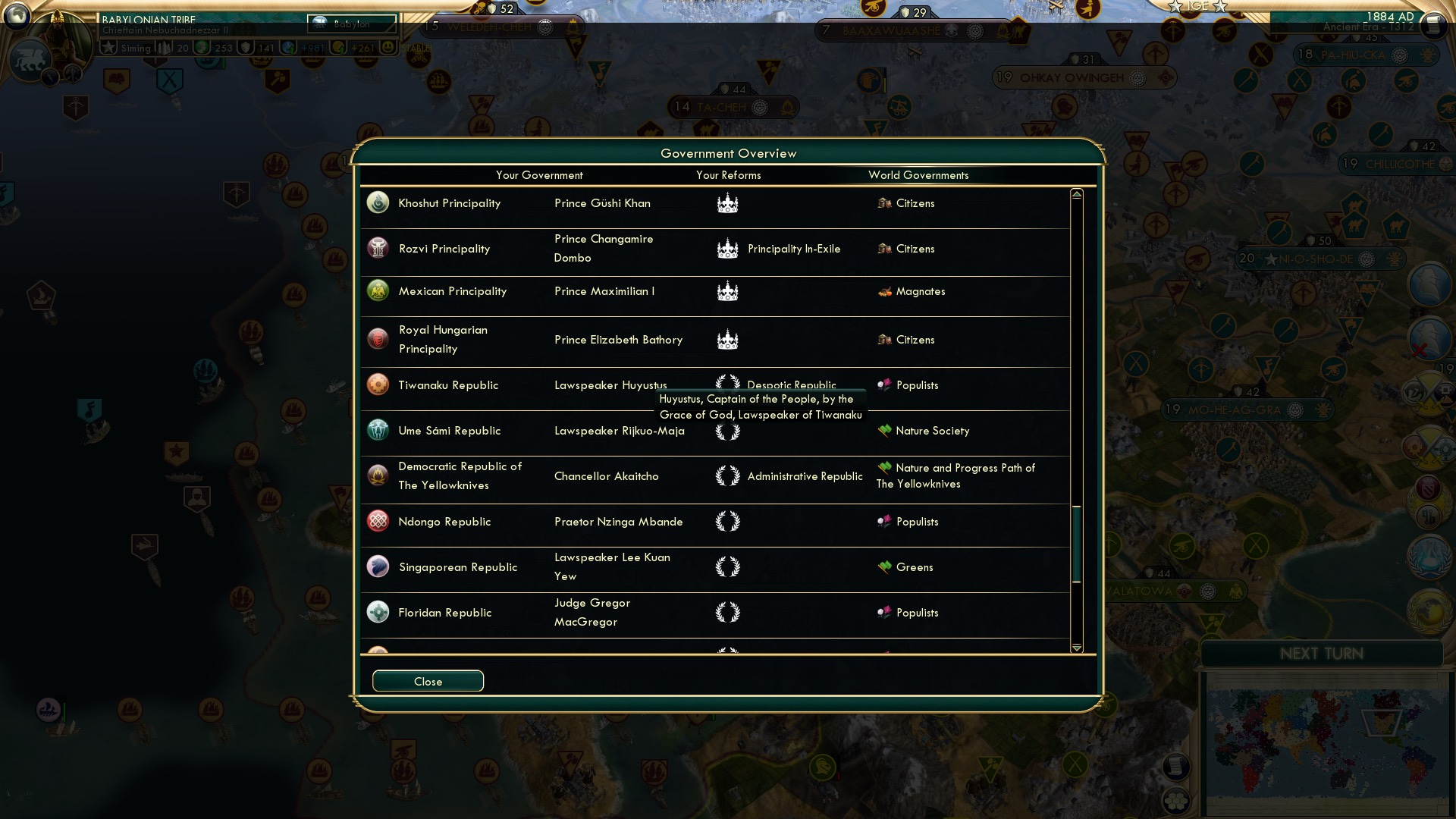Viewport: 1456px width, 819px height.
Task: Click the list's scroll-up arrow
Action: pos(1077,195)
